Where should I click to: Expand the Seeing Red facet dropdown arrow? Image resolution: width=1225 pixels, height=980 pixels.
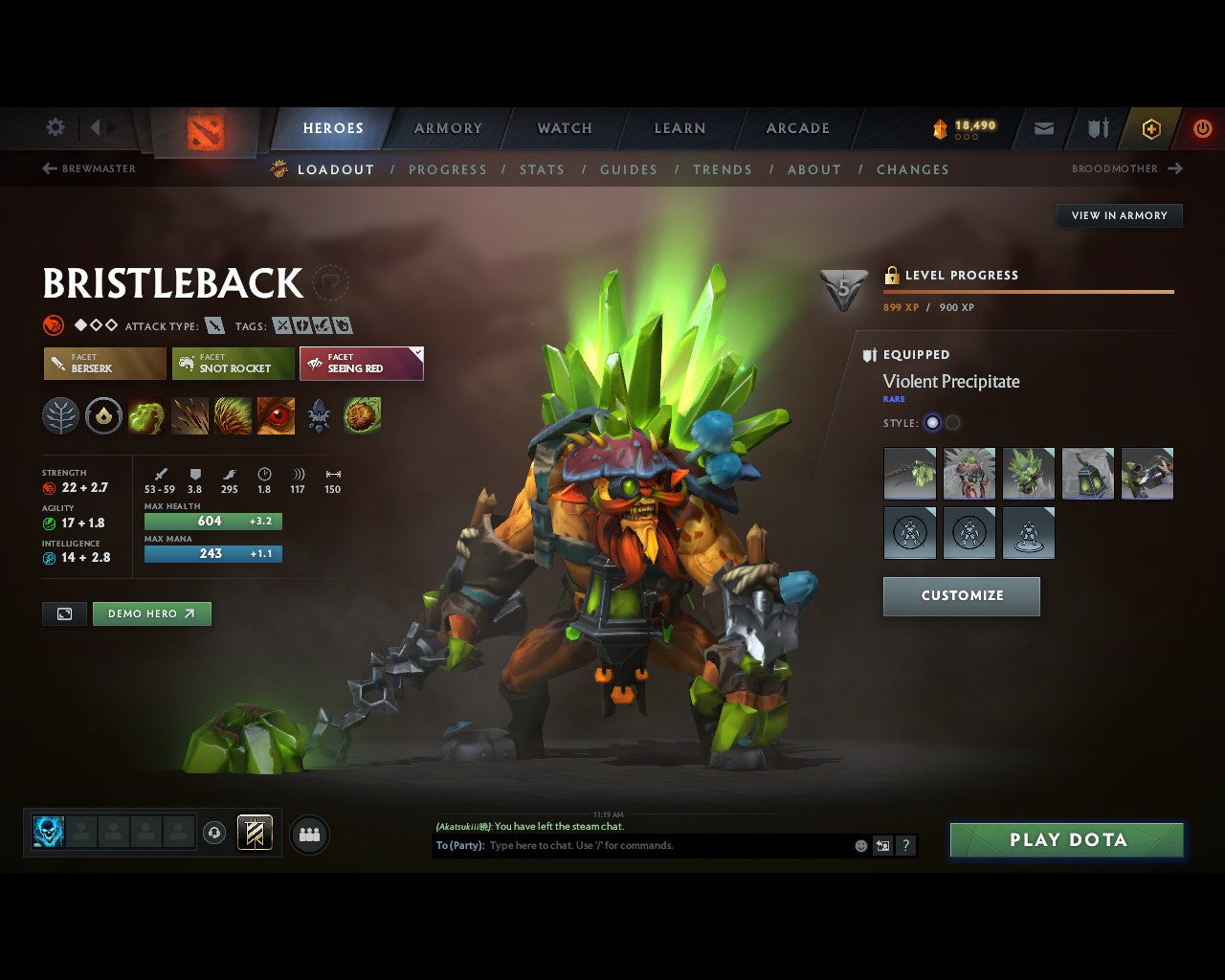pos(416,352)
